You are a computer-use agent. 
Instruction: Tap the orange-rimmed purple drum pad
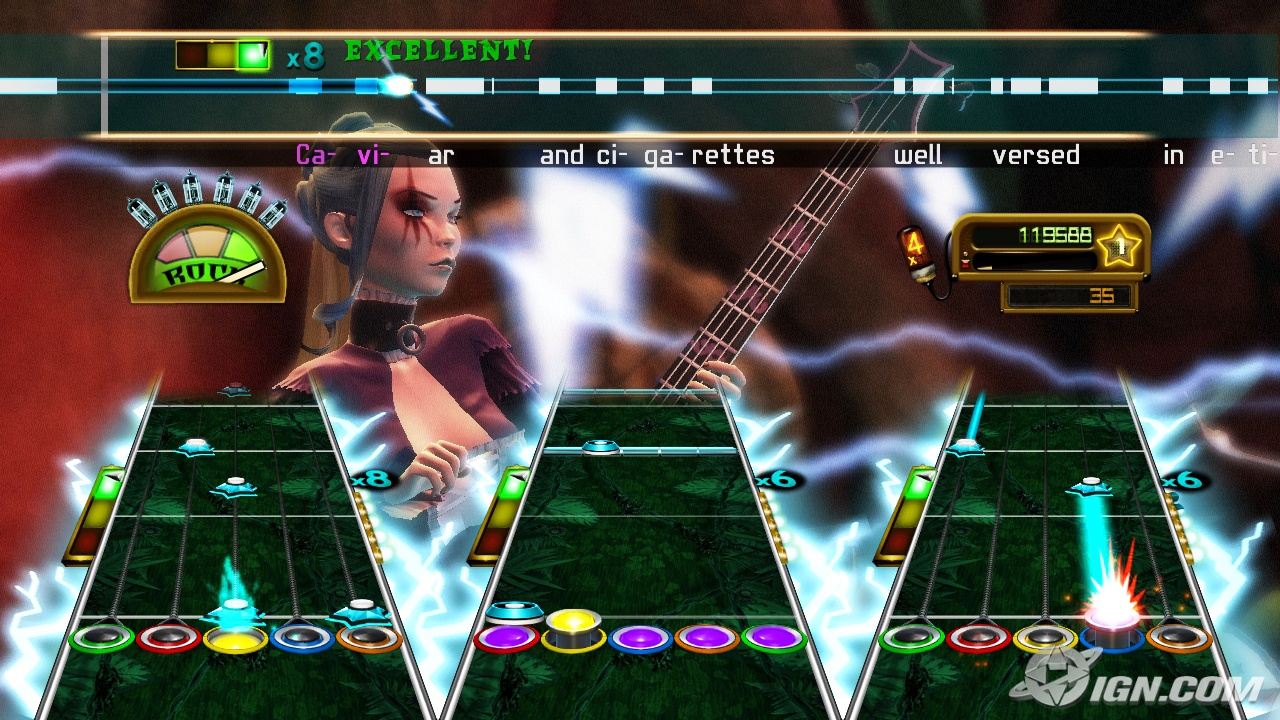706,638
